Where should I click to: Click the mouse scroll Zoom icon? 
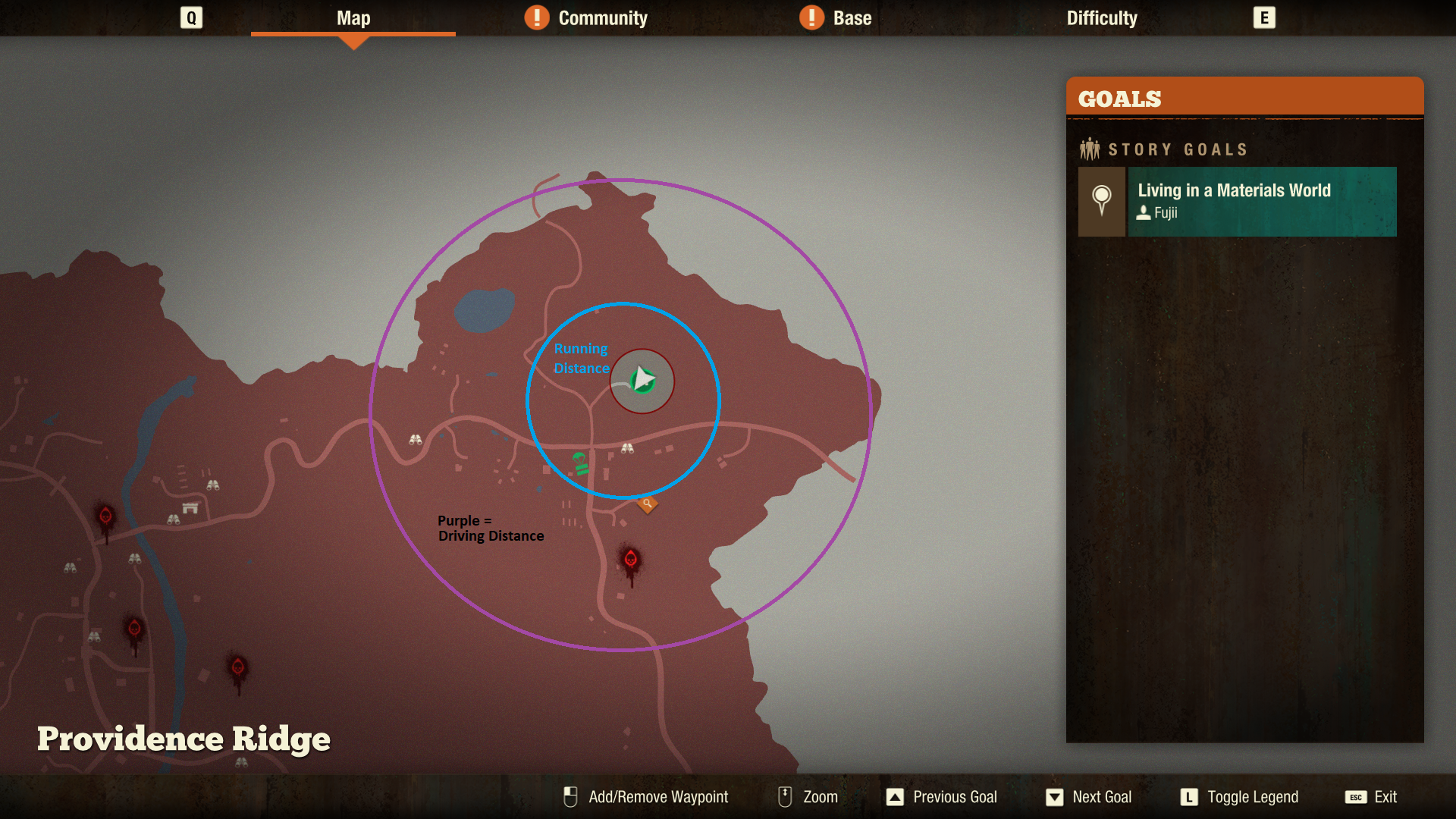point(783,796)
